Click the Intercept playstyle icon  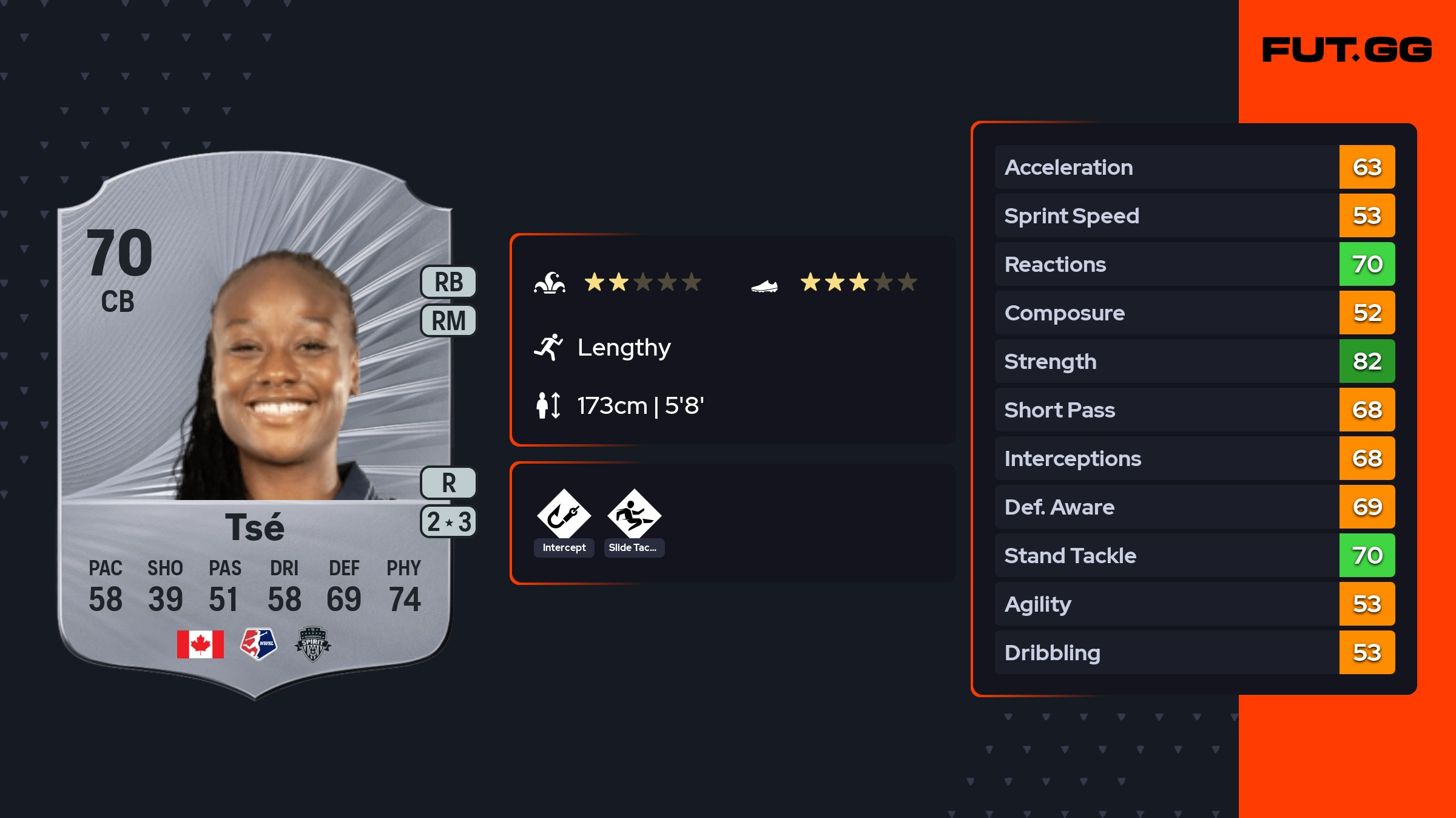coord(564,515)
